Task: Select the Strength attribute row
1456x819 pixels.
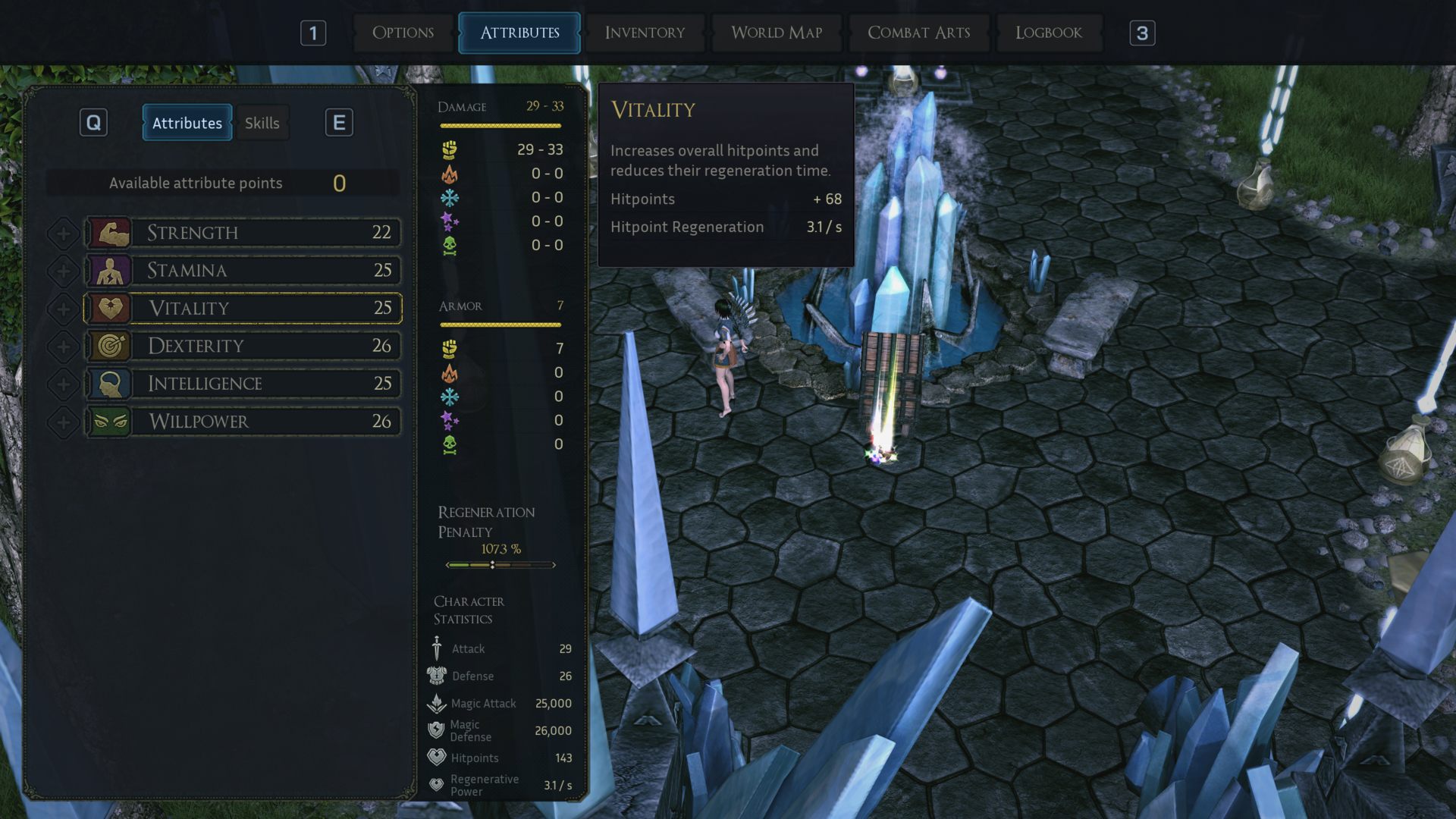Action: pyautogui.click(x=243, y=233)
